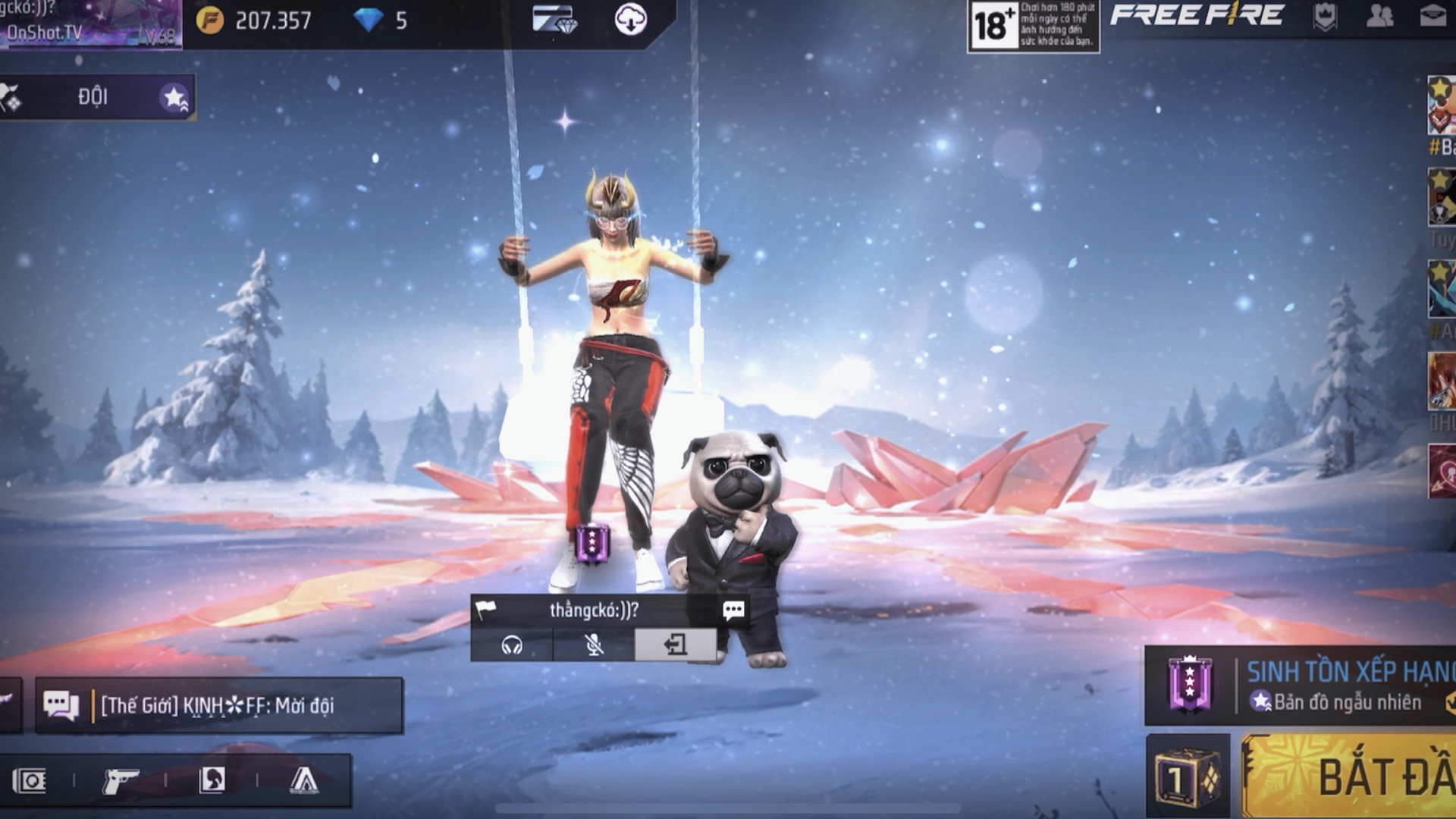Screen dimensions: 1456x819
Task: Open the friends list icon
Action: tap(1379, 17)
